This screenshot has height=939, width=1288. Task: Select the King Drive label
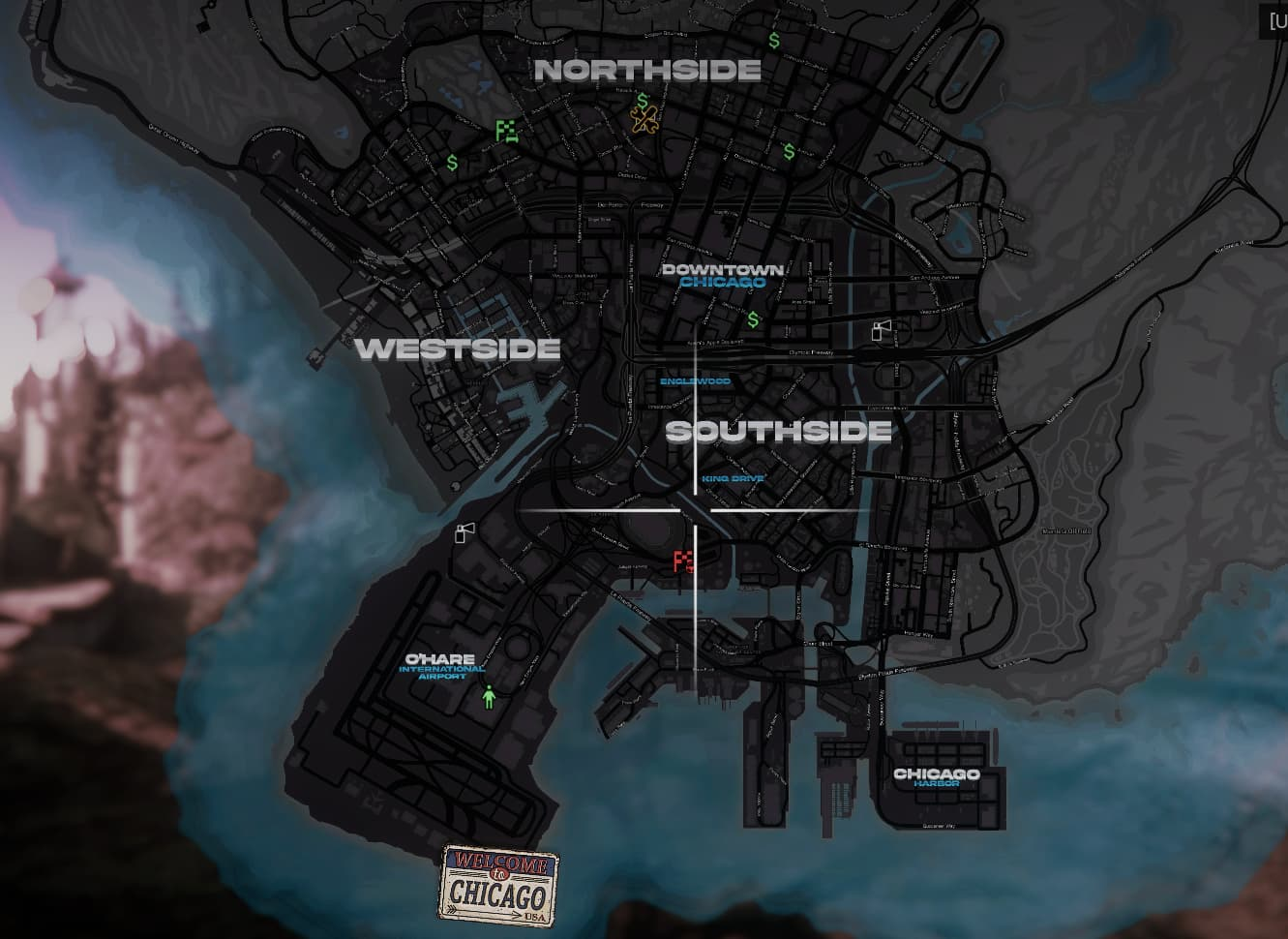pos(734,477)
